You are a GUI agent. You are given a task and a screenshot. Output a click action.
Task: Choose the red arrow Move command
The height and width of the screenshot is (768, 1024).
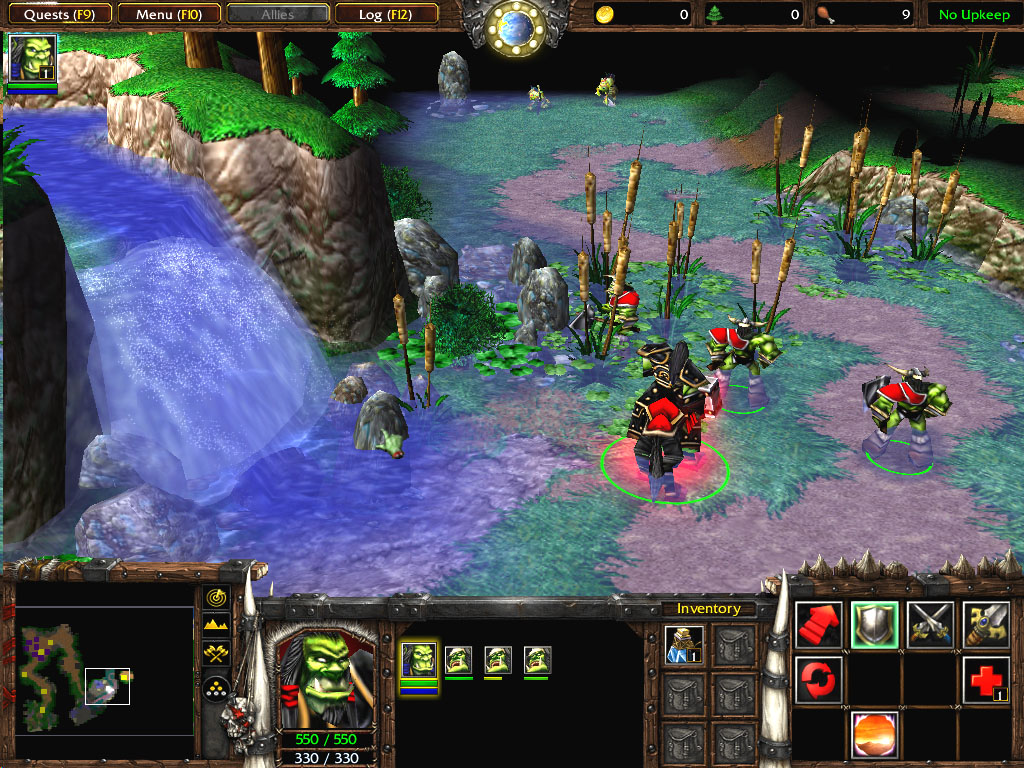click(819, 625)
